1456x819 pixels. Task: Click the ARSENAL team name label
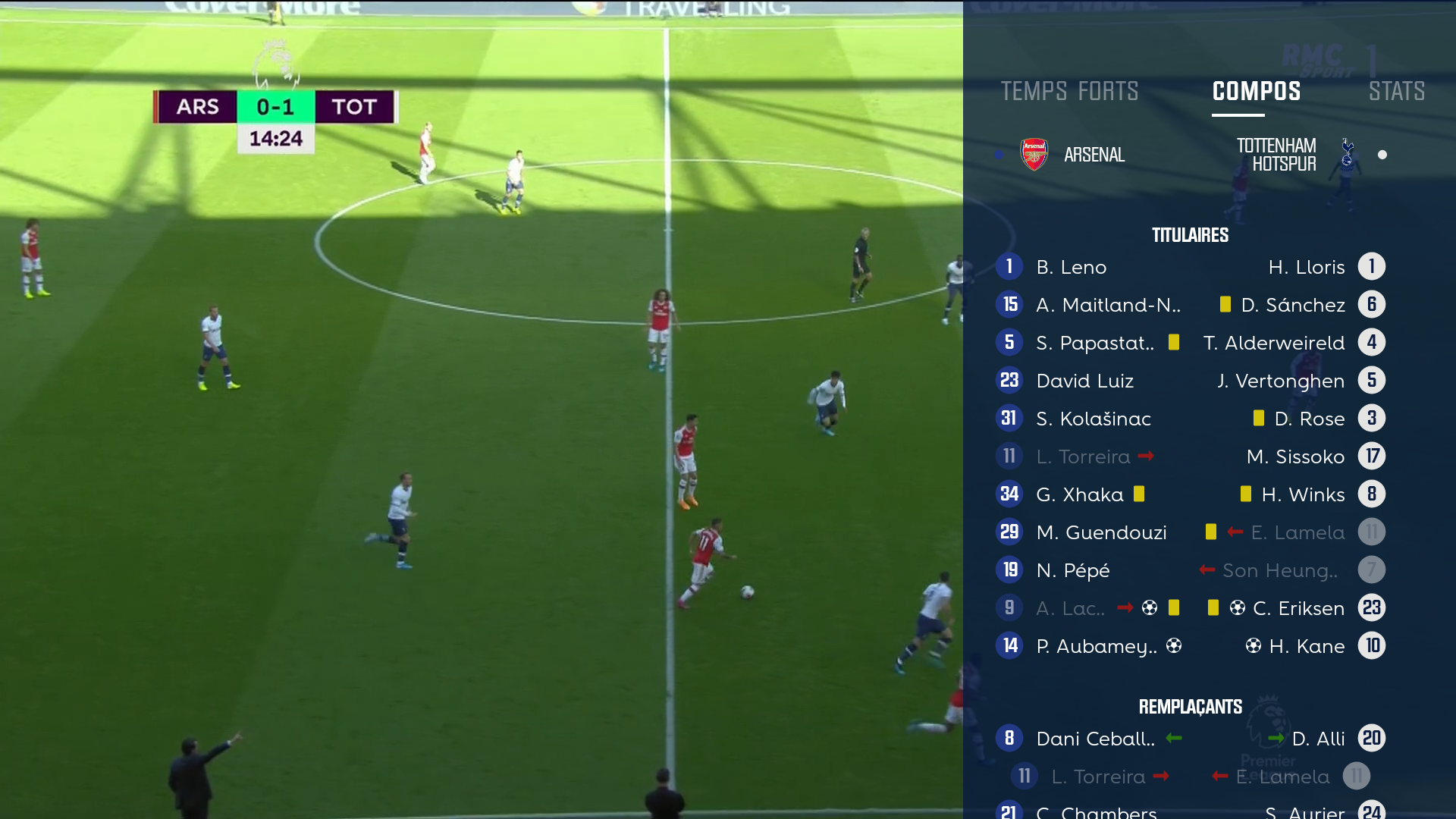(1094, 154)
